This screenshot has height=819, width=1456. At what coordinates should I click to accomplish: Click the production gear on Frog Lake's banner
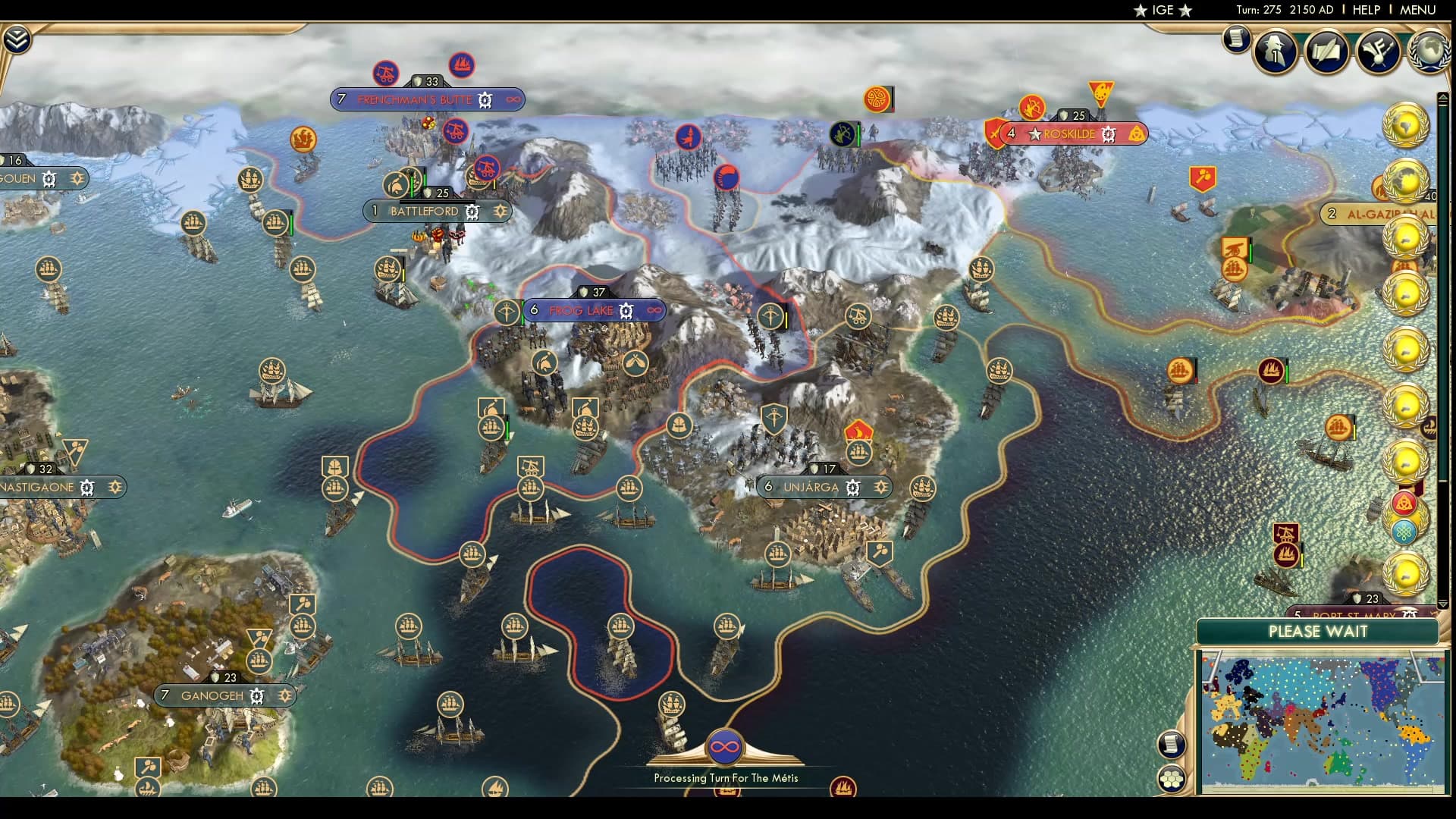(x=626, y=310)
